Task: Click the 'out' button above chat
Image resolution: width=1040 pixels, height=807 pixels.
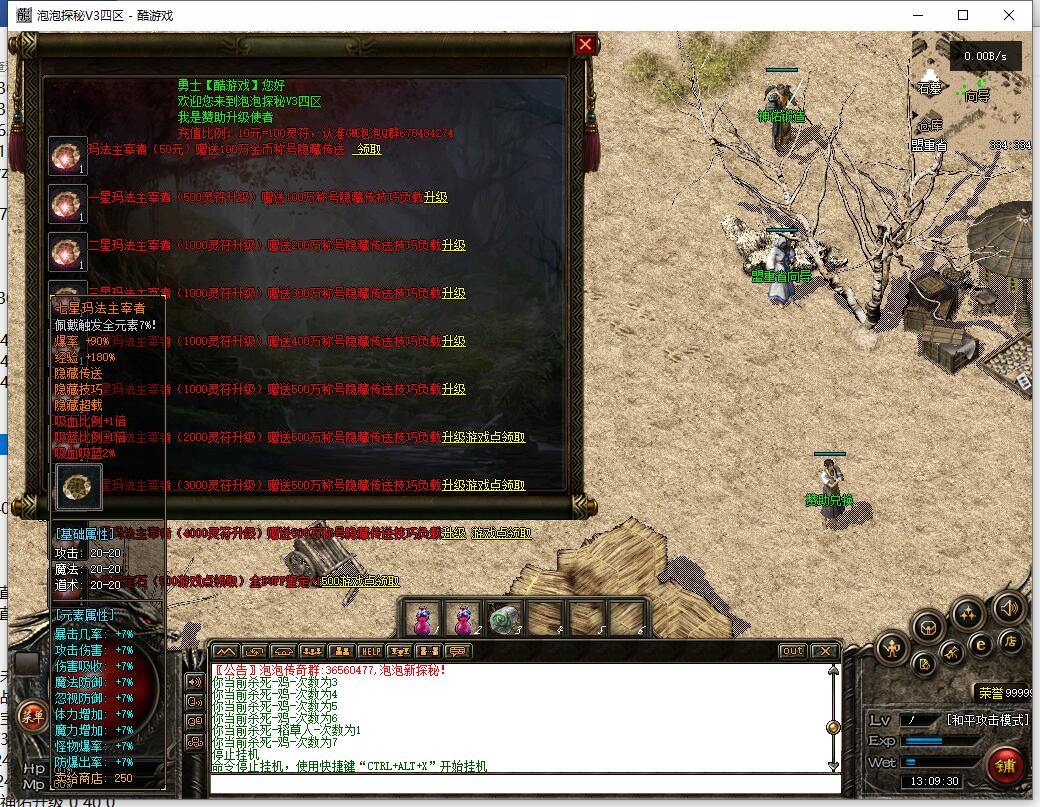Action: point(792,651)
